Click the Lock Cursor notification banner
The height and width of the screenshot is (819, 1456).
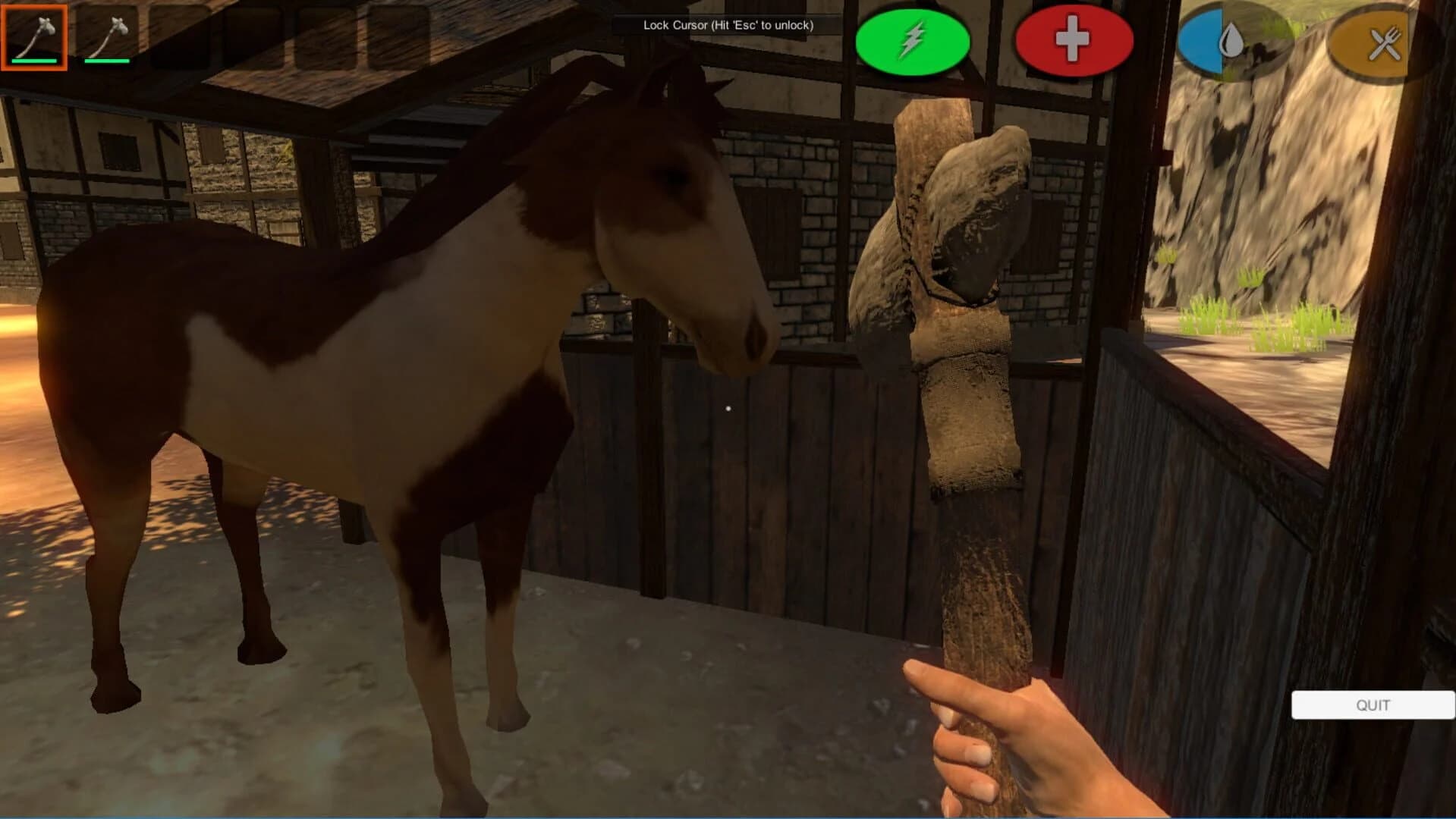(x=727, y=25)
